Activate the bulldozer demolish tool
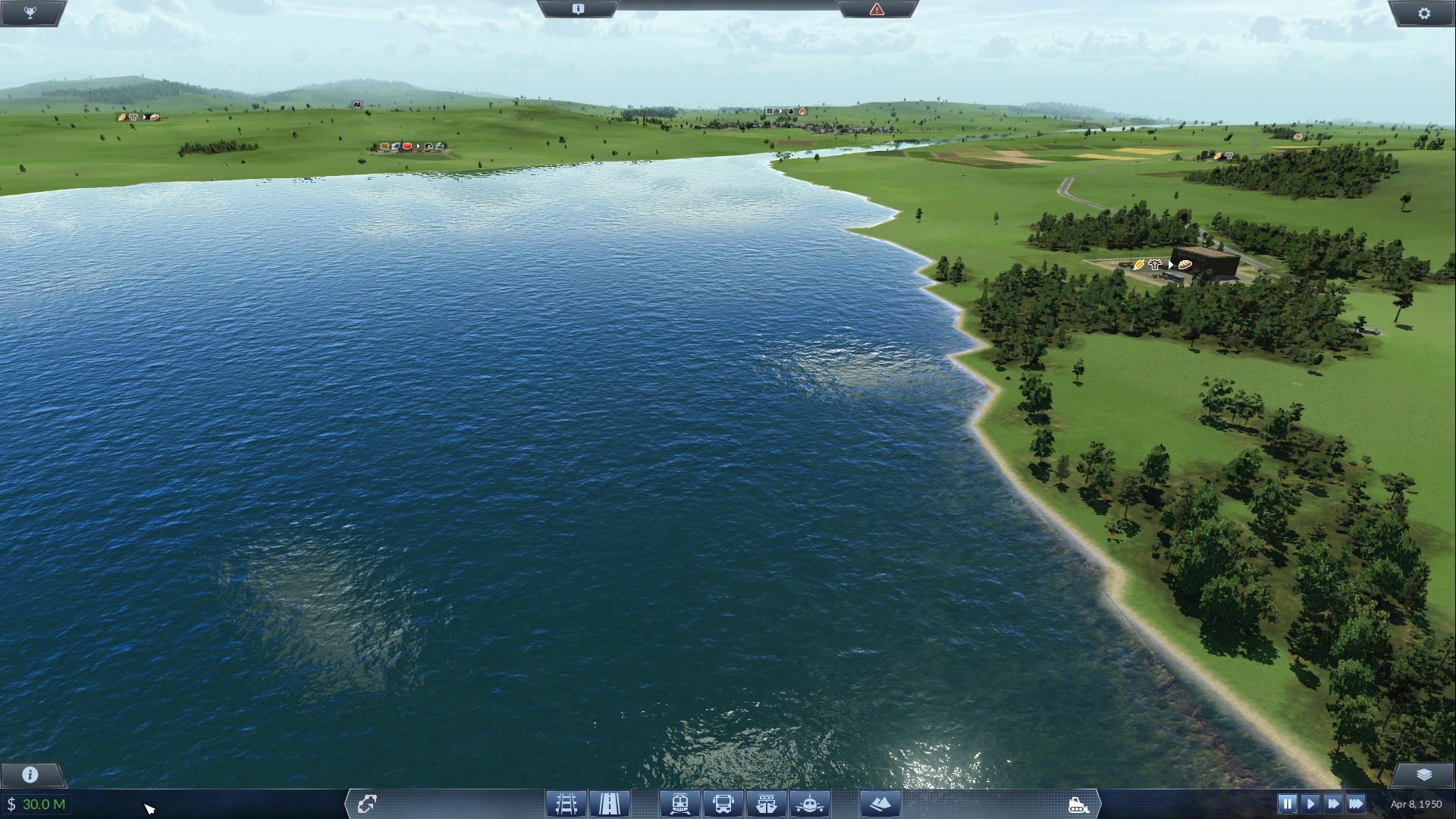This screenshot has width=1456, height=819. [1078, 805]
